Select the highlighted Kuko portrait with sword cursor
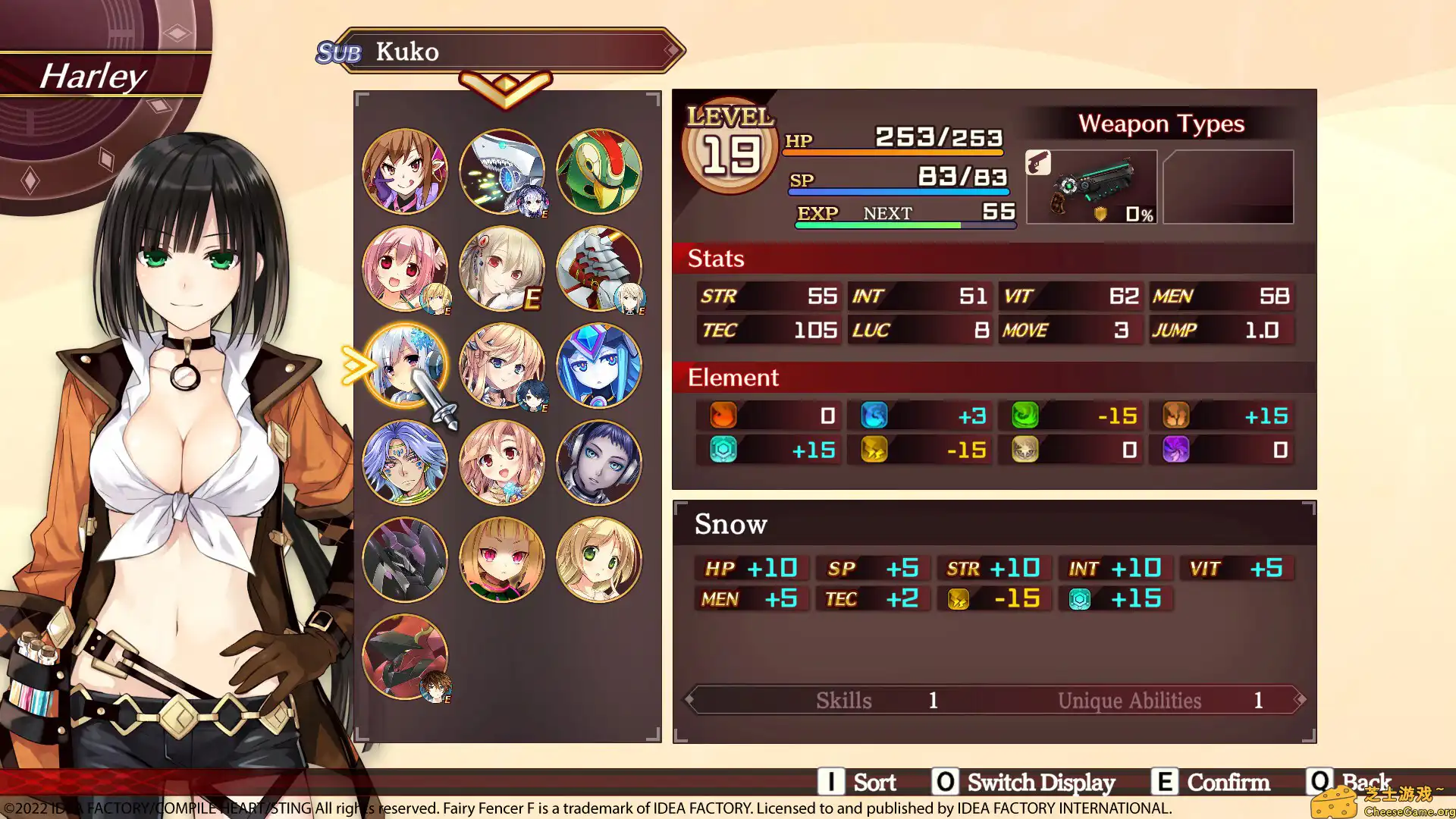This screenshot has height=819, width=1456. [406, 366]
